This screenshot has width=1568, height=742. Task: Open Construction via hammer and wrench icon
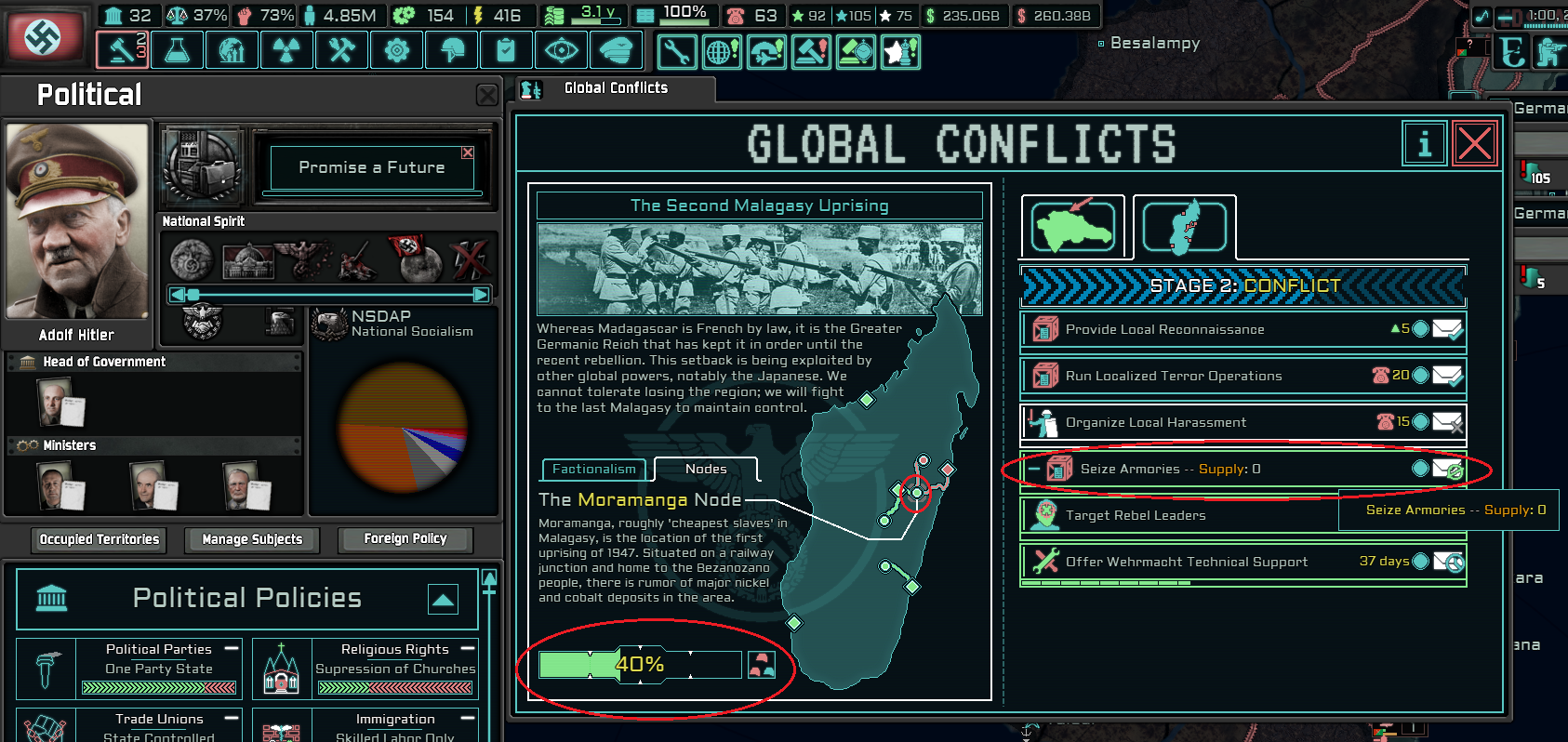click(341, 49)
